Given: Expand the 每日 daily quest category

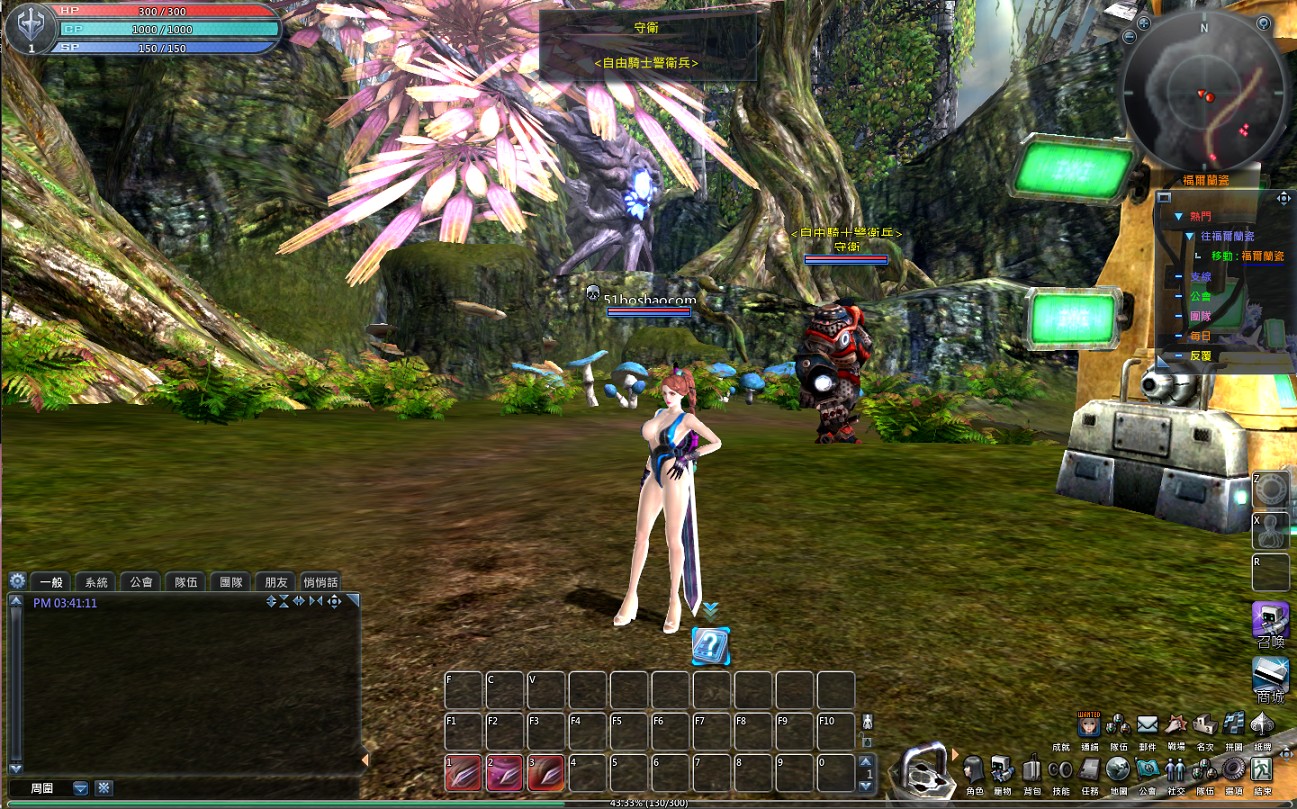Looking at the screenshot, I should click(1200, 336).
